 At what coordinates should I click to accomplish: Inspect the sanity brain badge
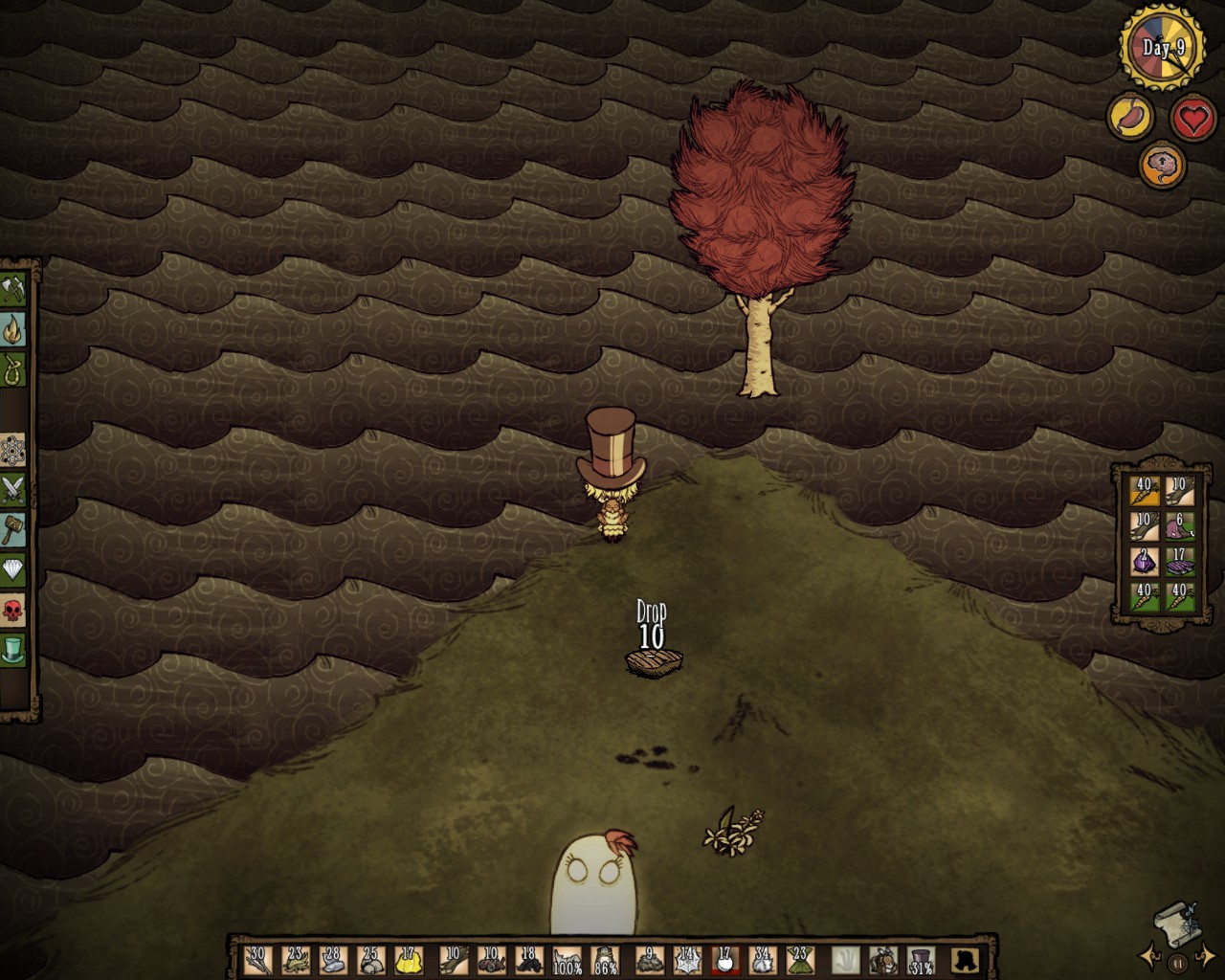pyautogui.click(x=1161, y=165)
